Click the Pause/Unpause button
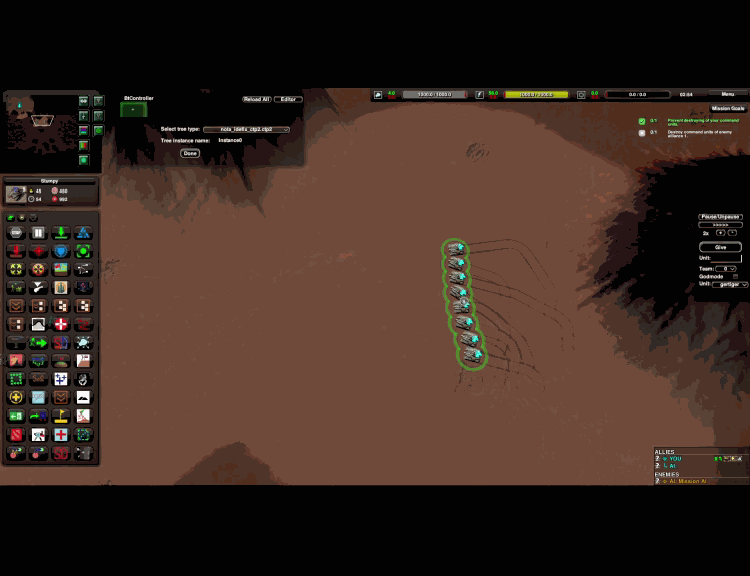750x576 pixels. coord(720,217)
